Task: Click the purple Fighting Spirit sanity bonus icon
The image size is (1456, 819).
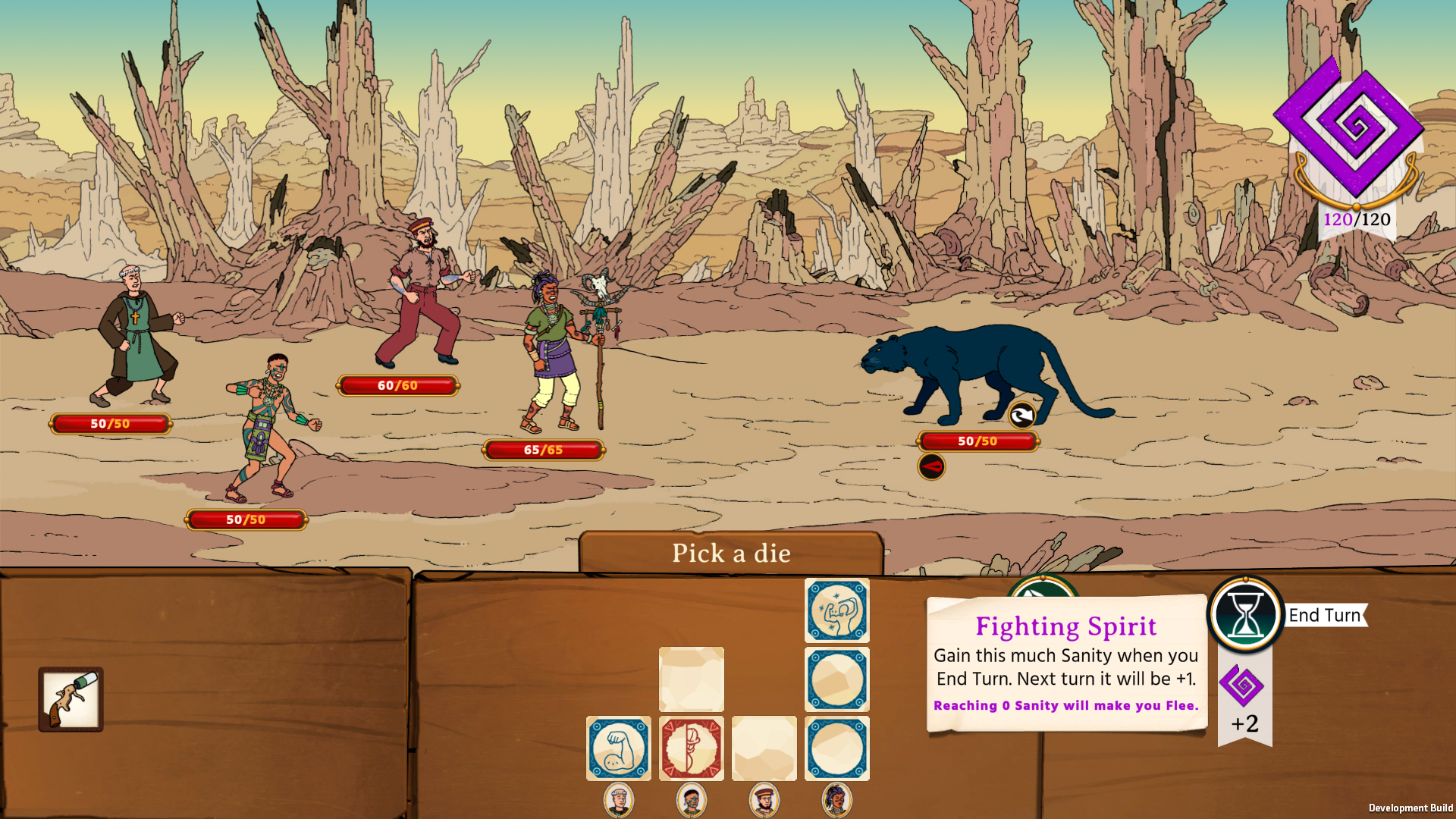Action: tap(1241, 686)
